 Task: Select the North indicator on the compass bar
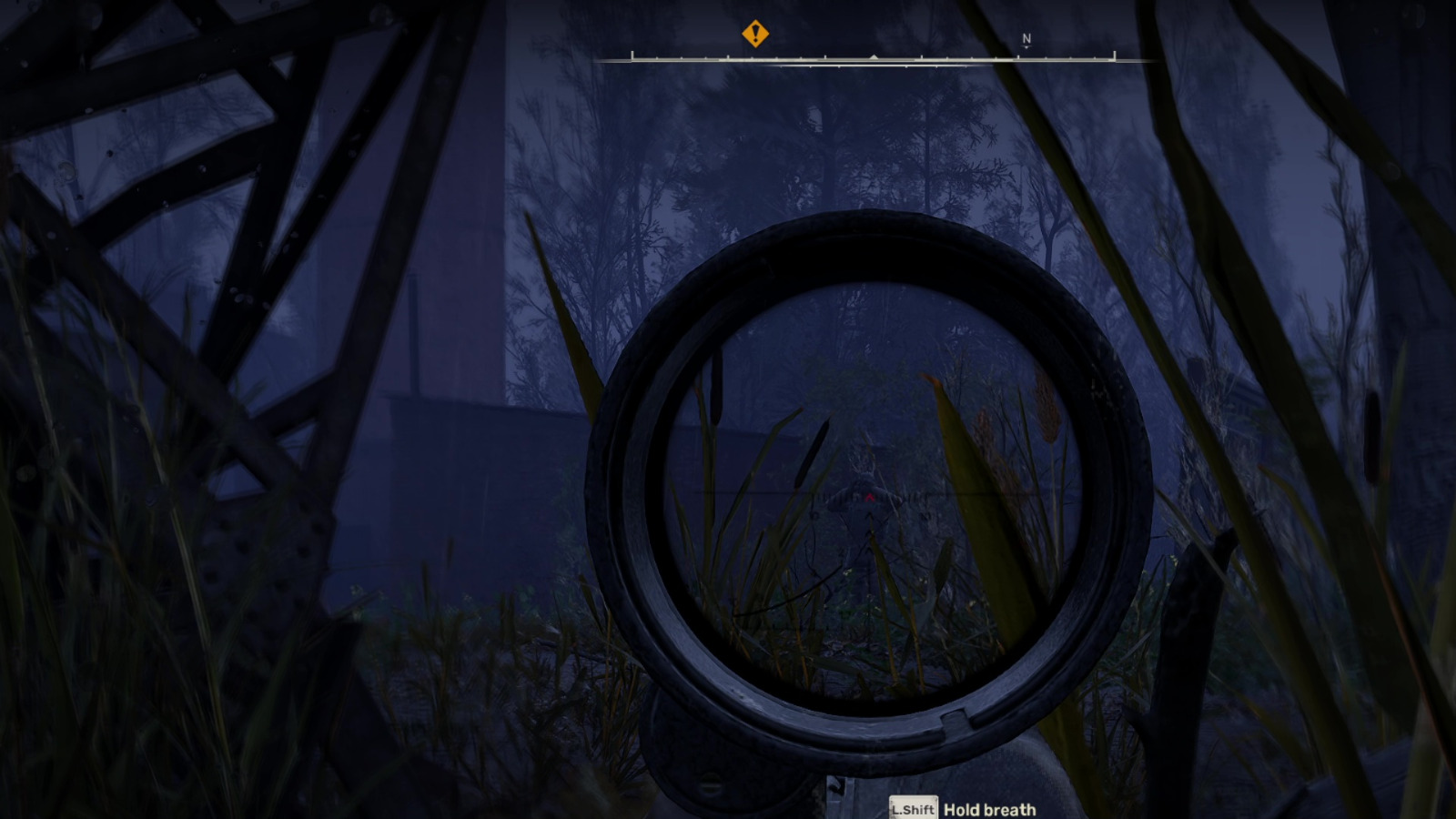point(1026,37)
